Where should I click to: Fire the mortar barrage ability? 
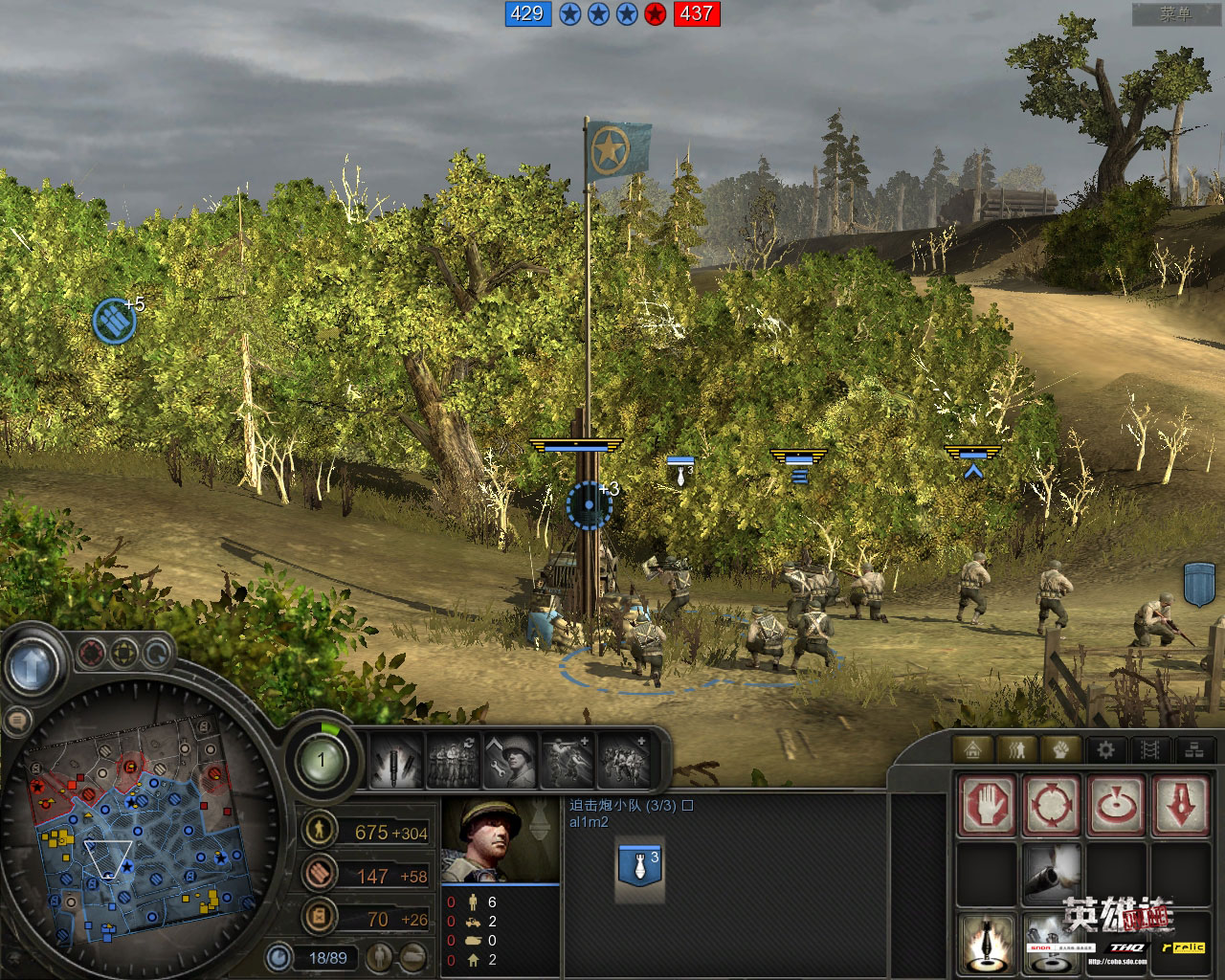coord(987,942)
